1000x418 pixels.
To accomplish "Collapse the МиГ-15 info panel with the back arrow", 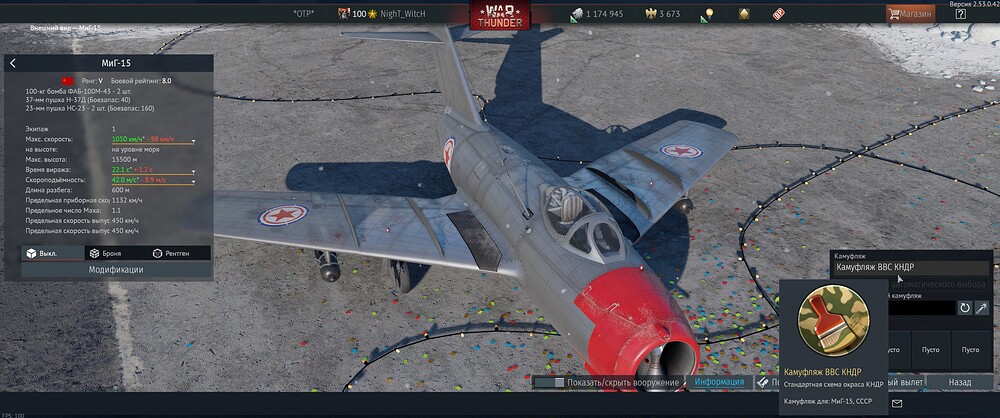I will [13, 63].
